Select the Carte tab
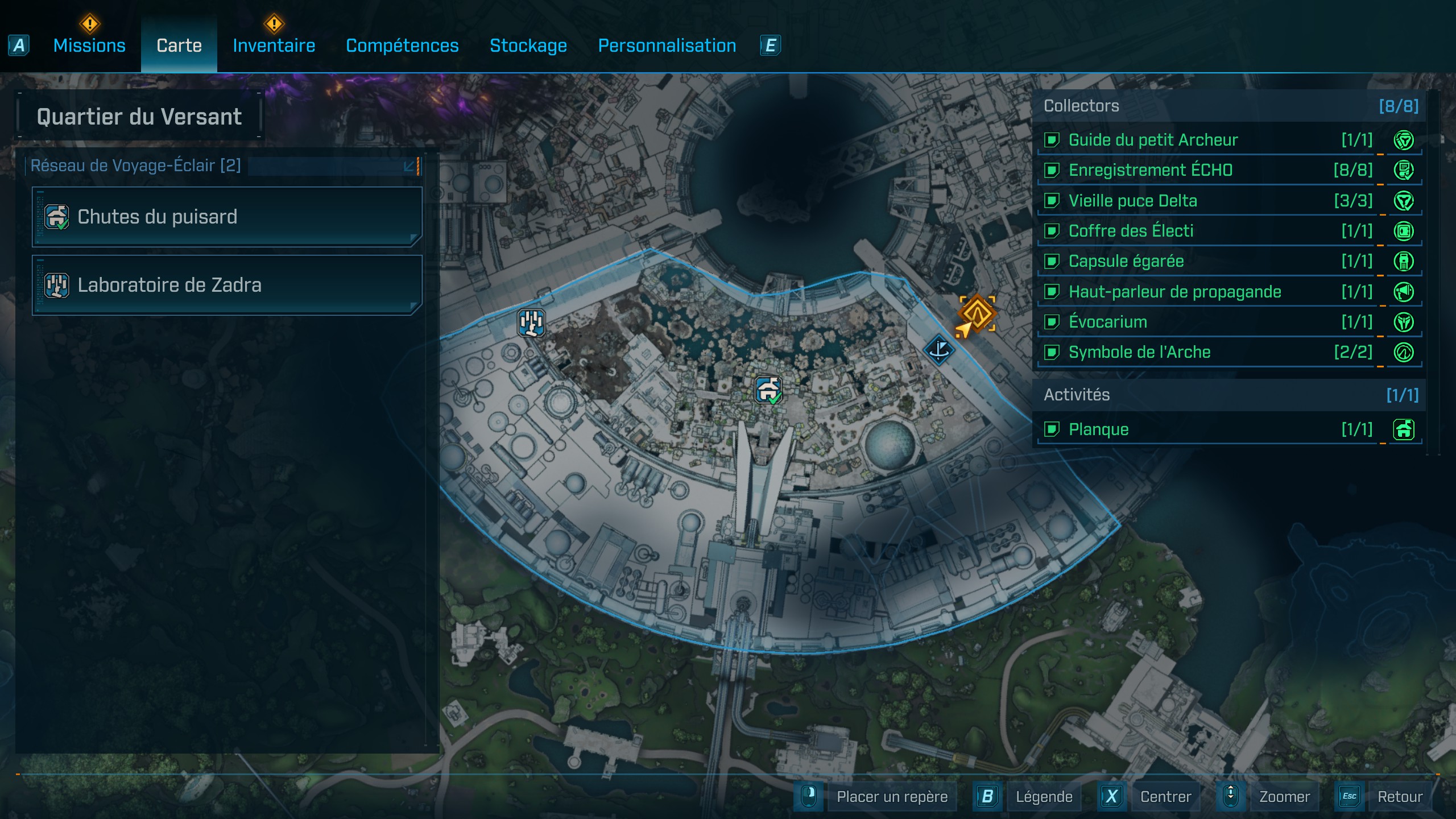Image resolution: width=1456 pixels, height=819 pixels. tap(179, 45)
